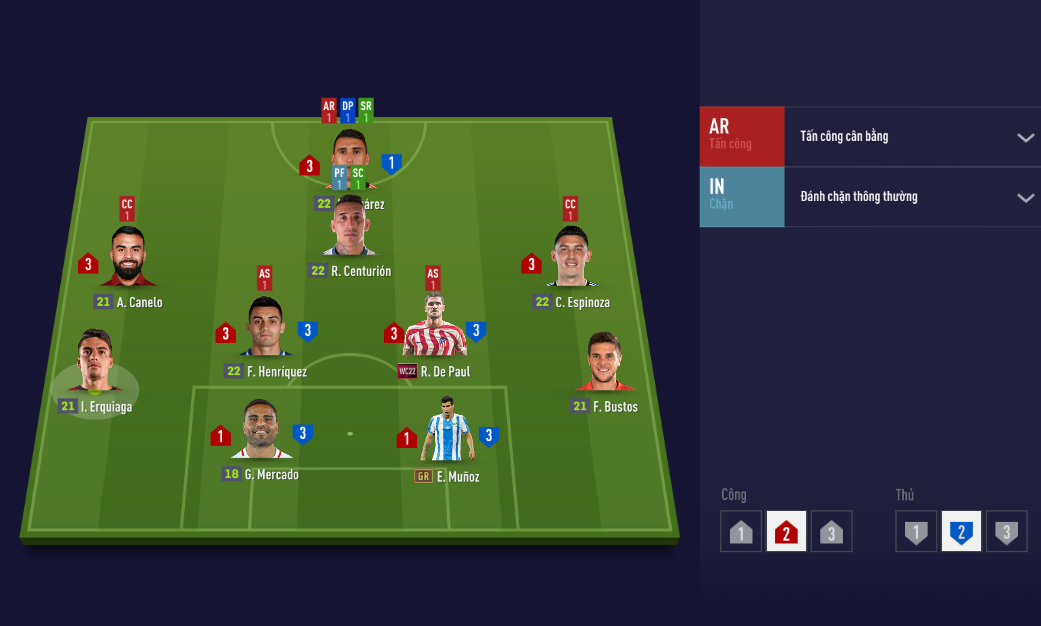
Task: Set Thủ defense level to 1
Action: click(916, 532)
